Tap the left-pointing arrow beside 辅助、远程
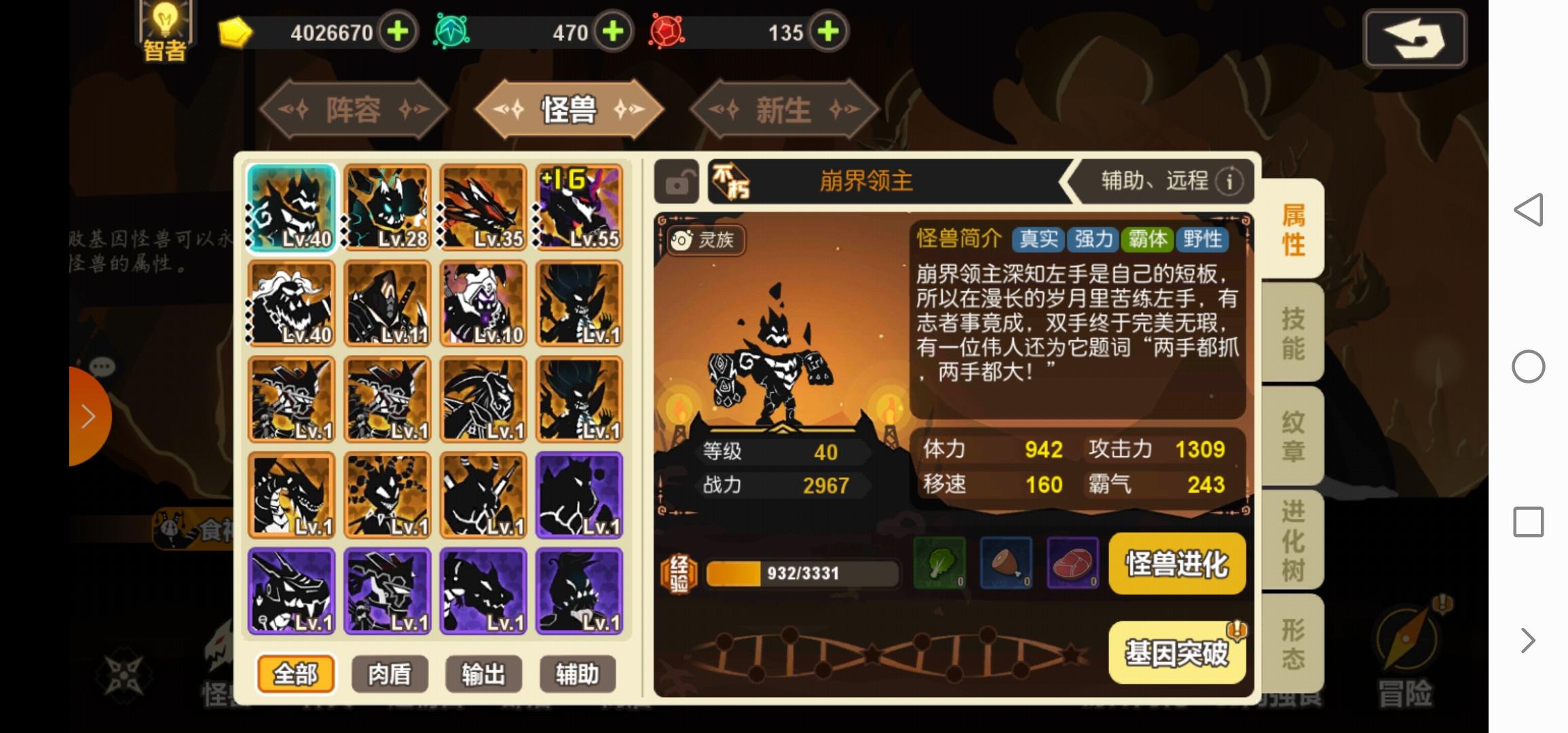This screenshot has height=733, width=1568. (1069, 181)
